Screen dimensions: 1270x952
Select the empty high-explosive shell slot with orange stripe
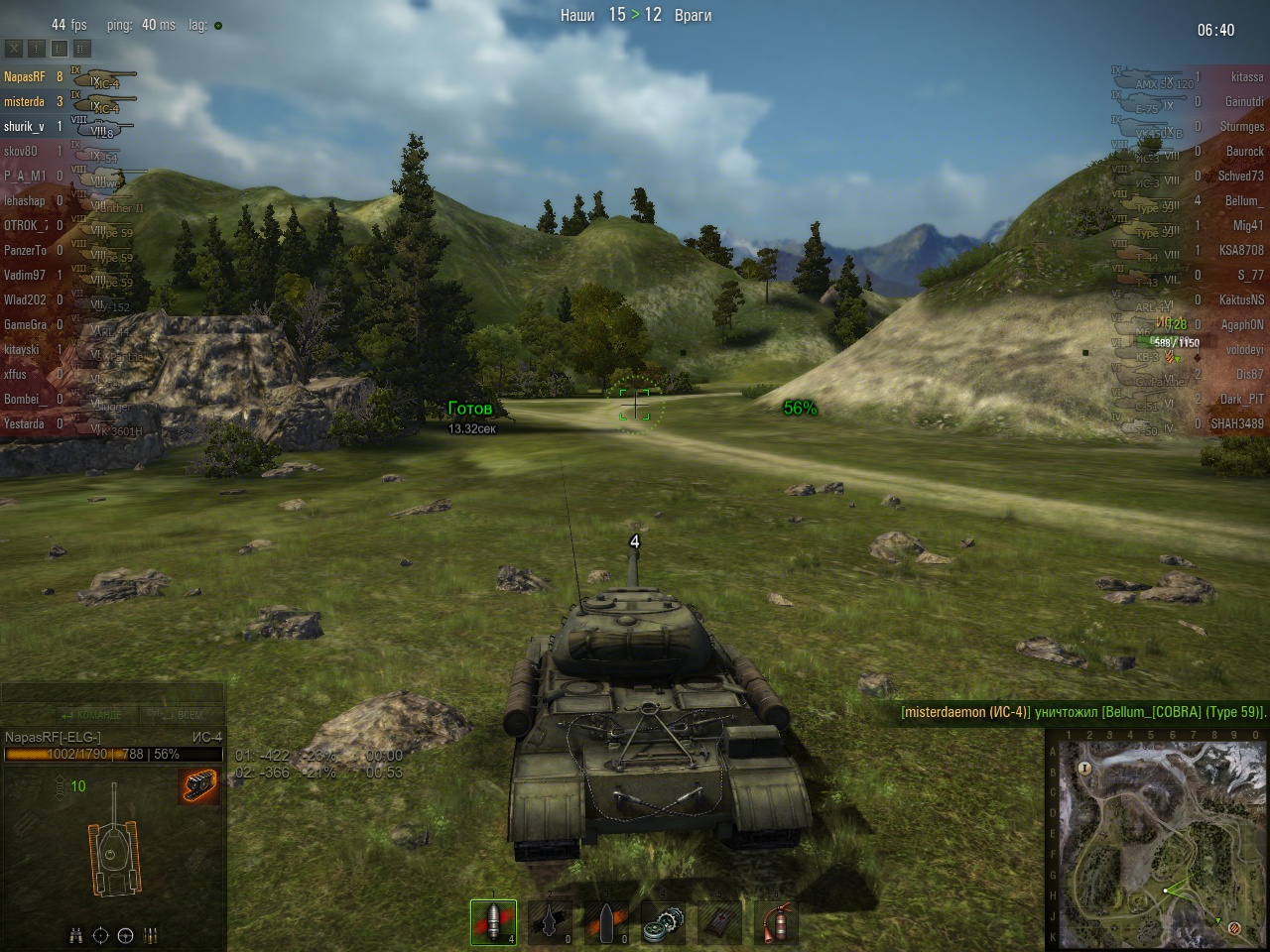point(606,923)
